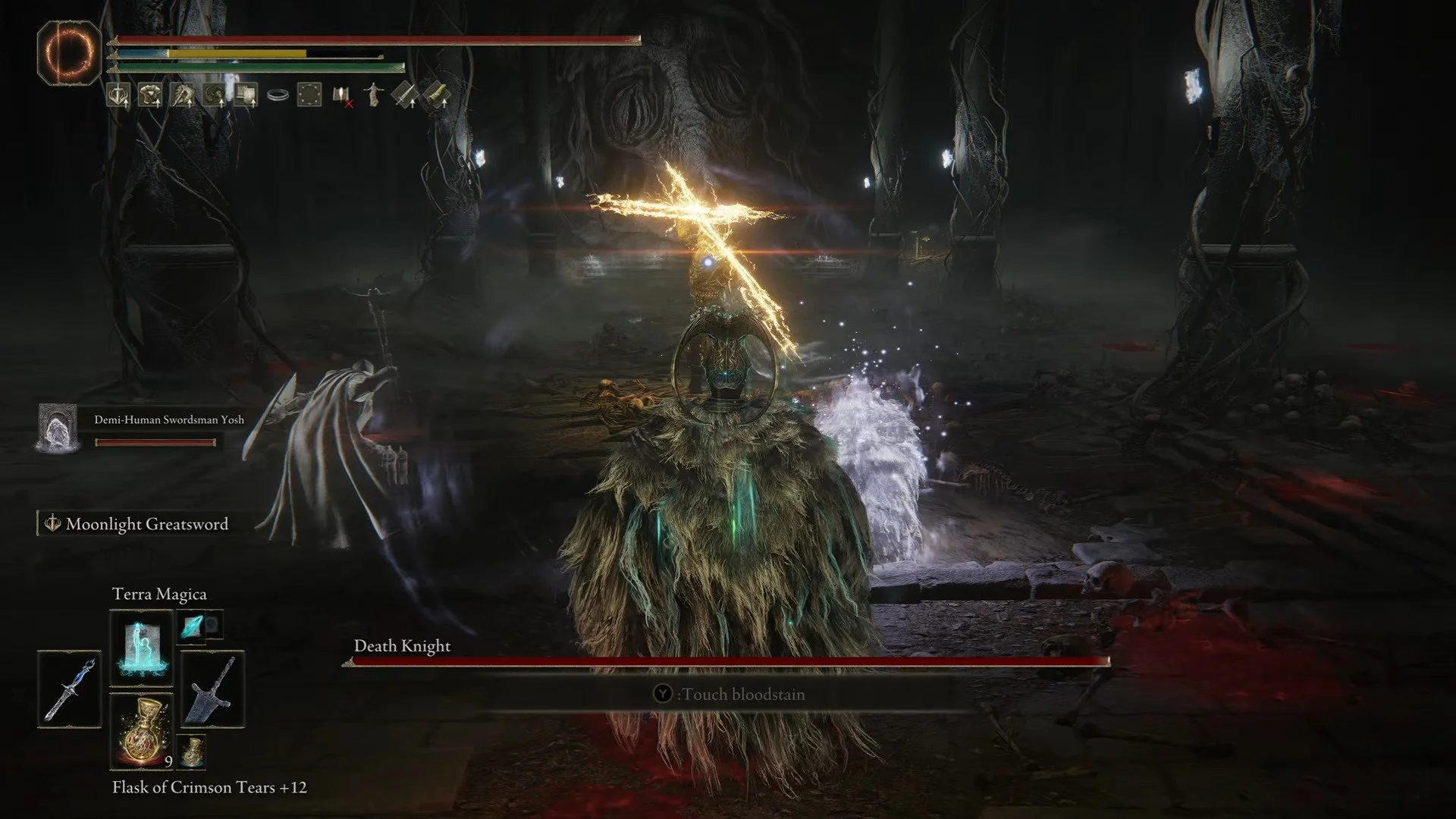1456x819 pixels.
Task: Inspect the silver ring status icon
Action: (x=278, y=96)
